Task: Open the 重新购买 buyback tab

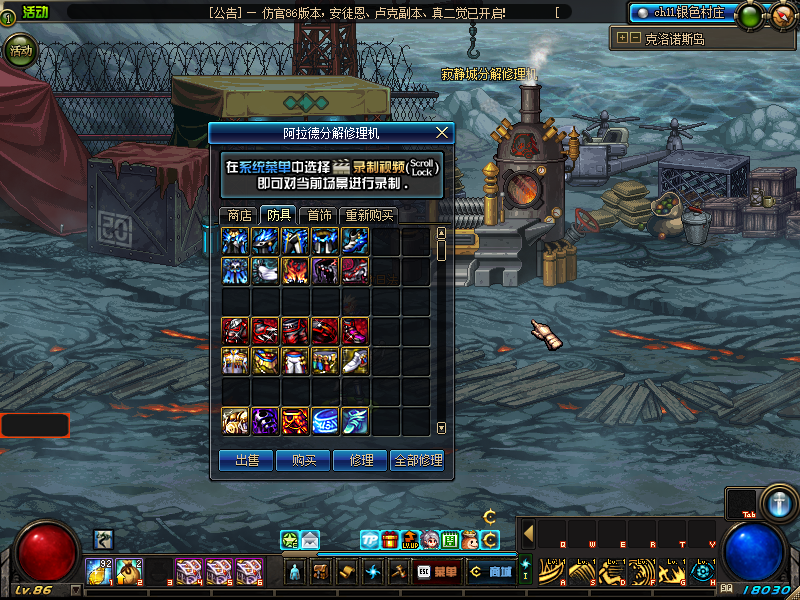Action: [369, 215]
